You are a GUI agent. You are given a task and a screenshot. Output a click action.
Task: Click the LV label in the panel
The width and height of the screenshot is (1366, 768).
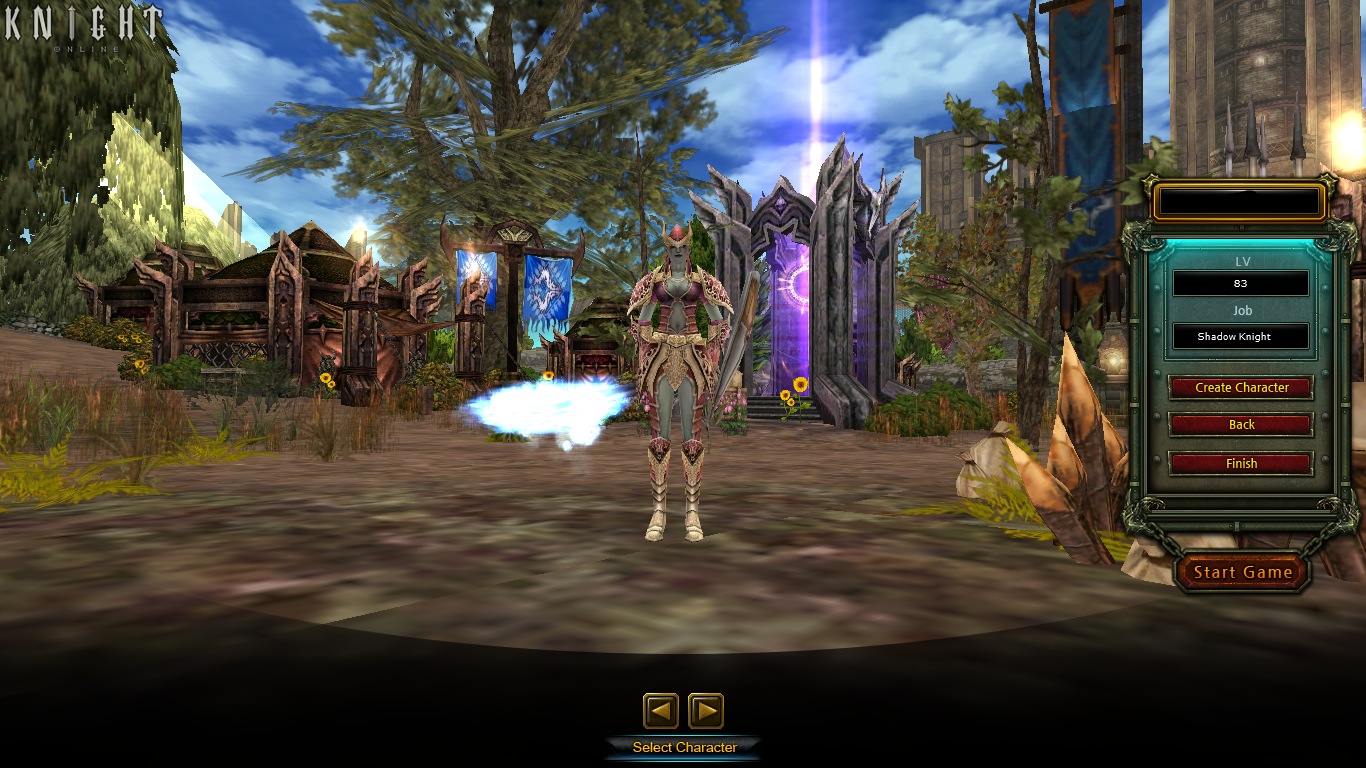[1240, 260]
